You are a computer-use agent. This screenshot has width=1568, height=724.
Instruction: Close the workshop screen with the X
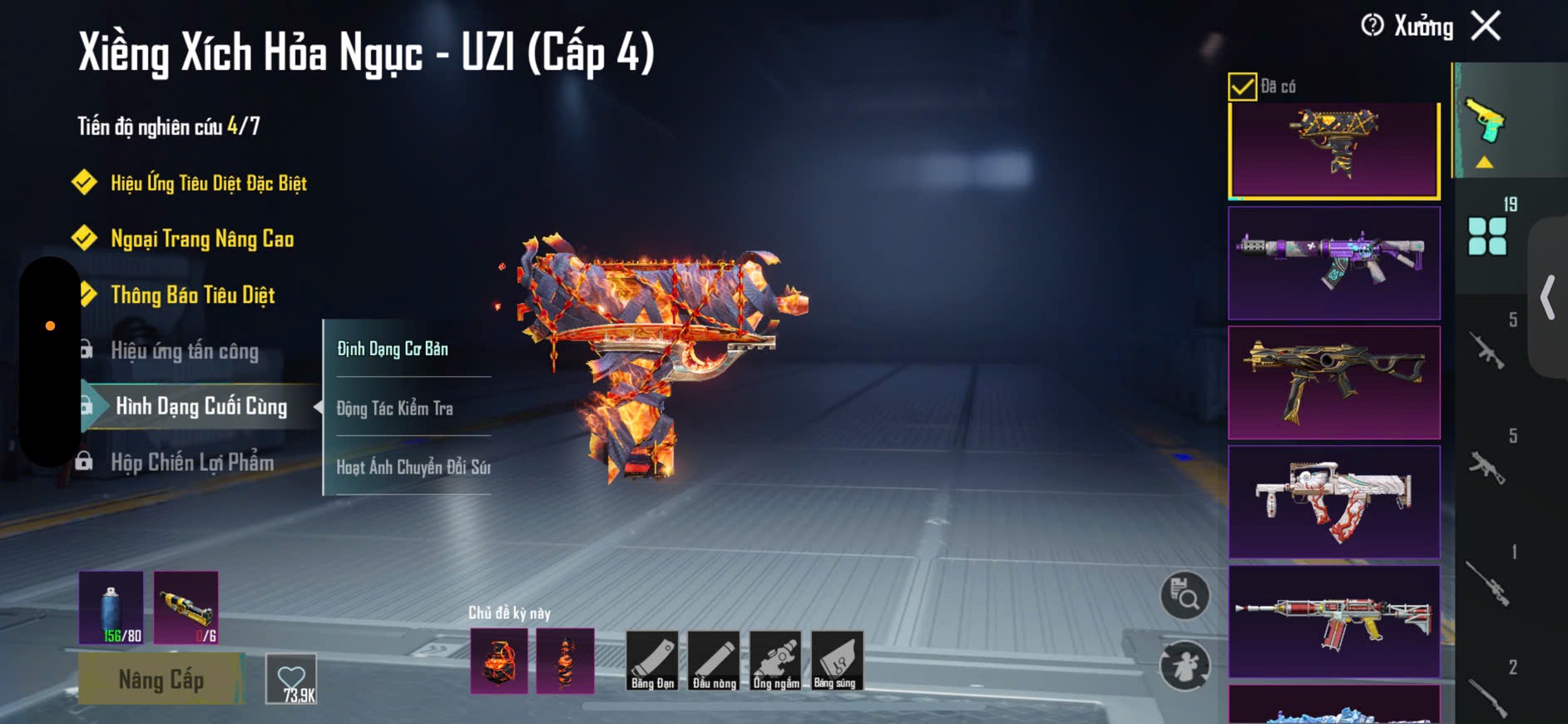click(1486, 26)
